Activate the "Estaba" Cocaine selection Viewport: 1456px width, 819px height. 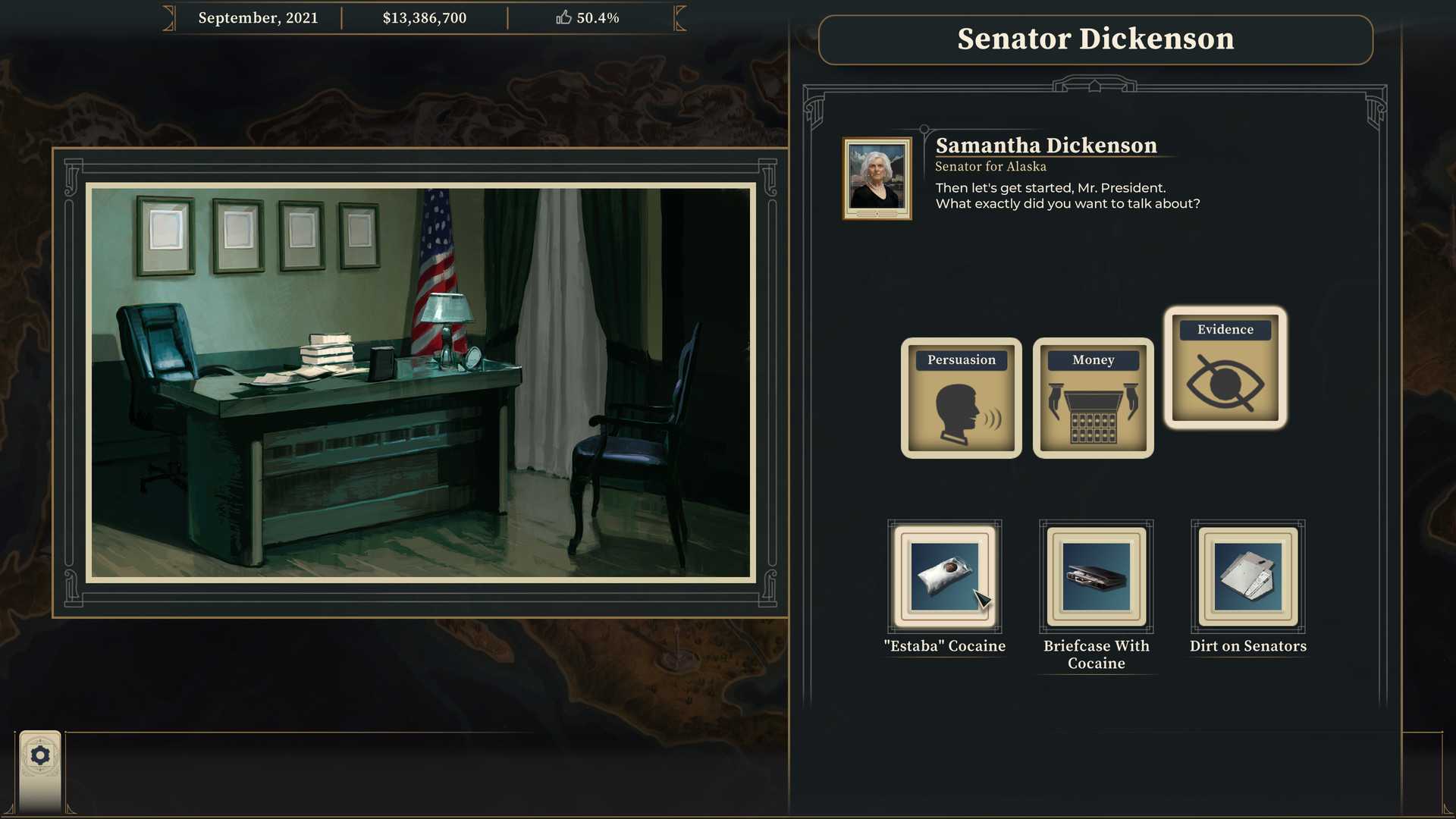tap(944, 578)
